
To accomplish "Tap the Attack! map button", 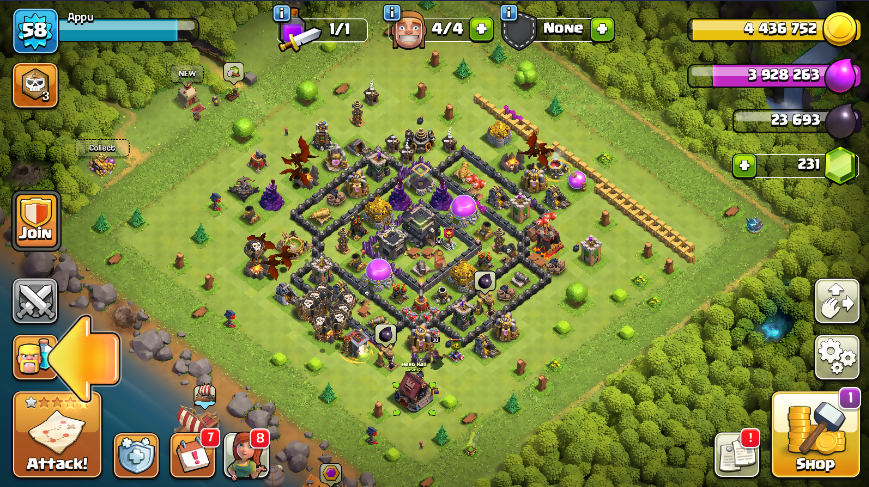I will coord(56,435).
